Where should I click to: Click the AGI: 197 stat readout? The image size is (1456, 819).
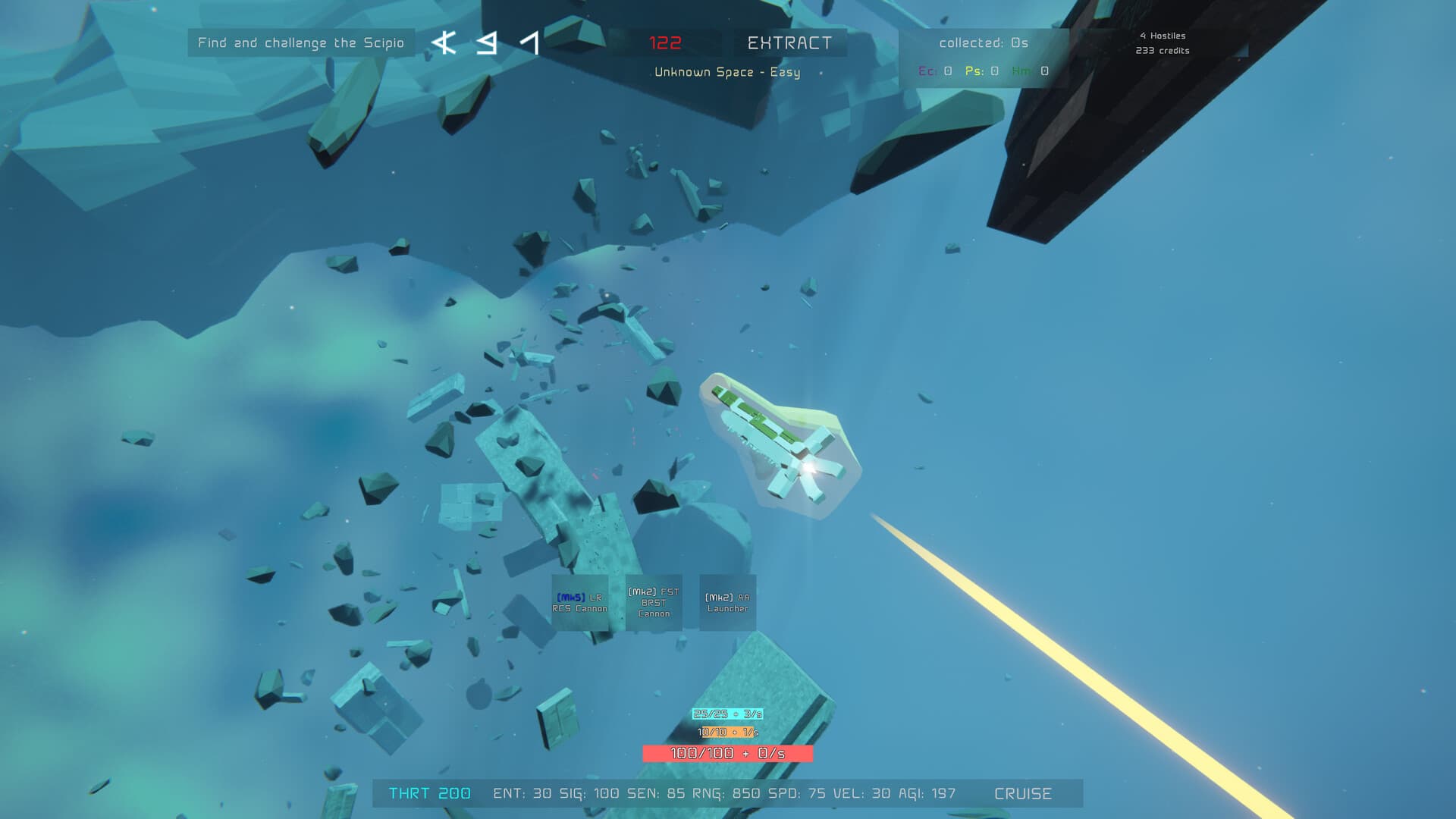[935, 793]
